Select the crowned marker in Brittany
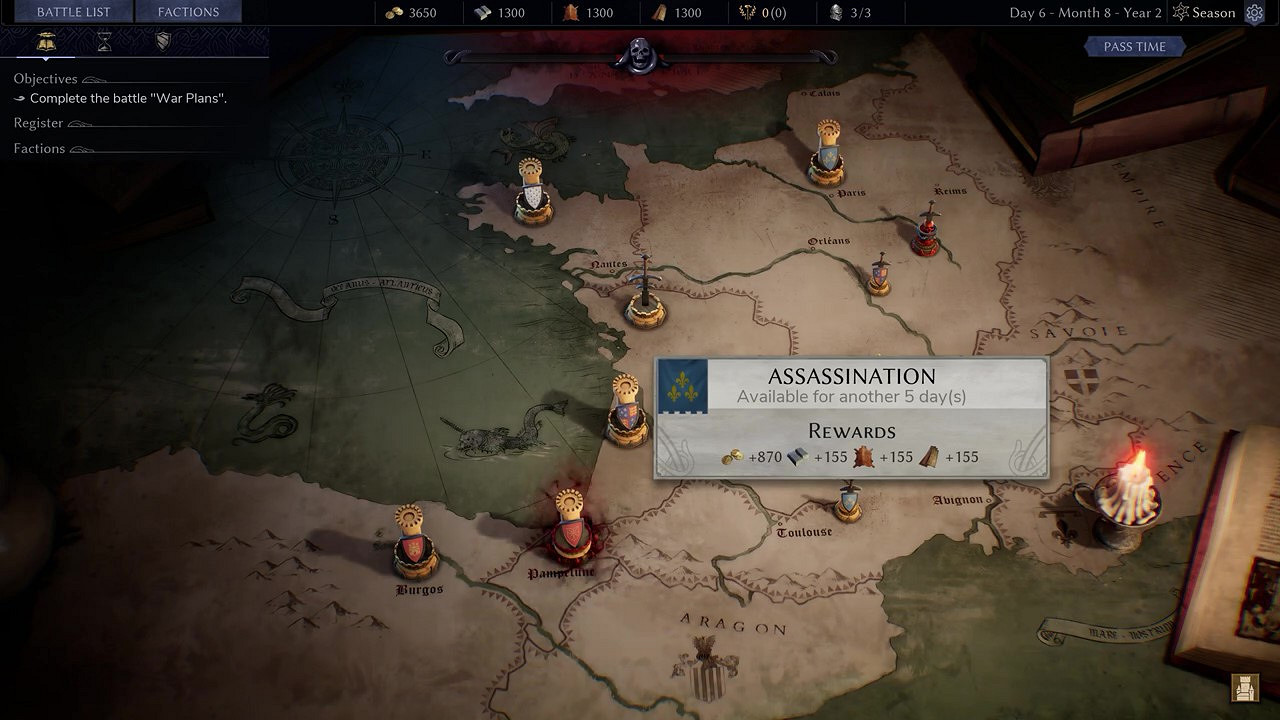The width and height of the screenshot is (1280, 720). click(533, 192)
